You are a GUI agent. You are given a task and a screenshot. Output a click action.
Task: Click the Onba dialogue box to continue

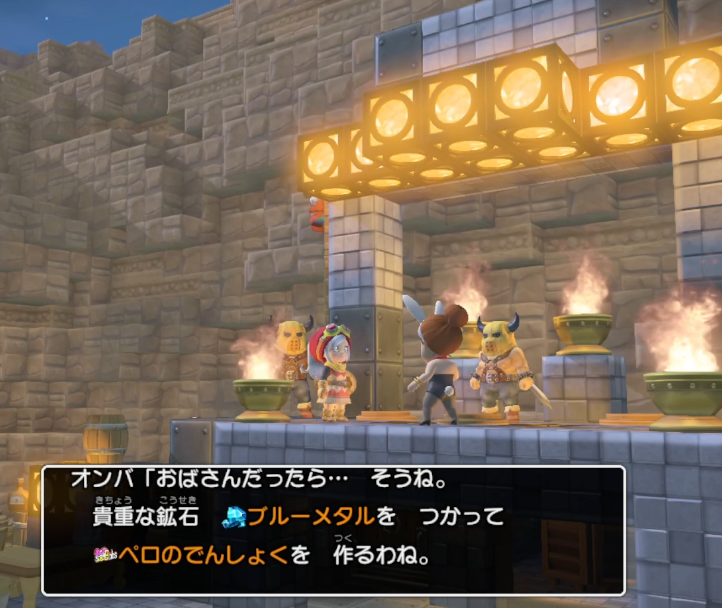coord(333,530)
